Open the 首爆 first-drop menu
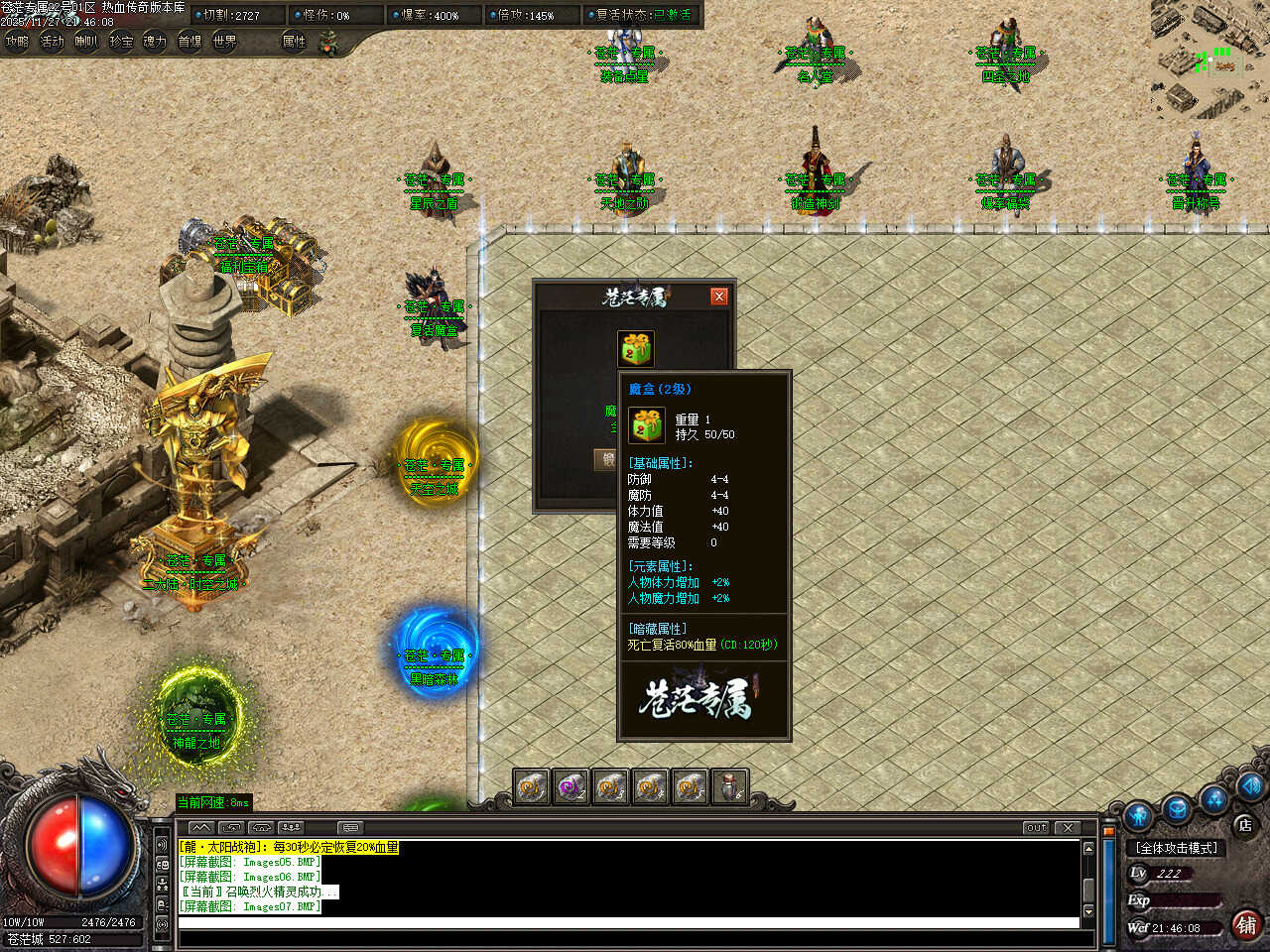This screenshot has width=1270, height=952. (190, 42)
